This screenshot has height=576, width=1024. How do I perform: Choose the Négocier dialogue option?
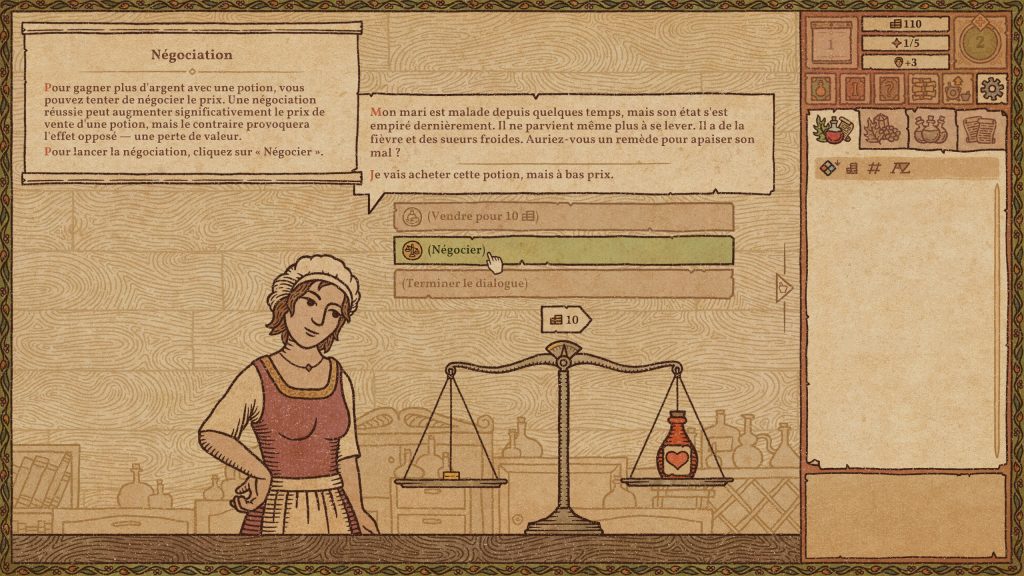click(563, 250)
